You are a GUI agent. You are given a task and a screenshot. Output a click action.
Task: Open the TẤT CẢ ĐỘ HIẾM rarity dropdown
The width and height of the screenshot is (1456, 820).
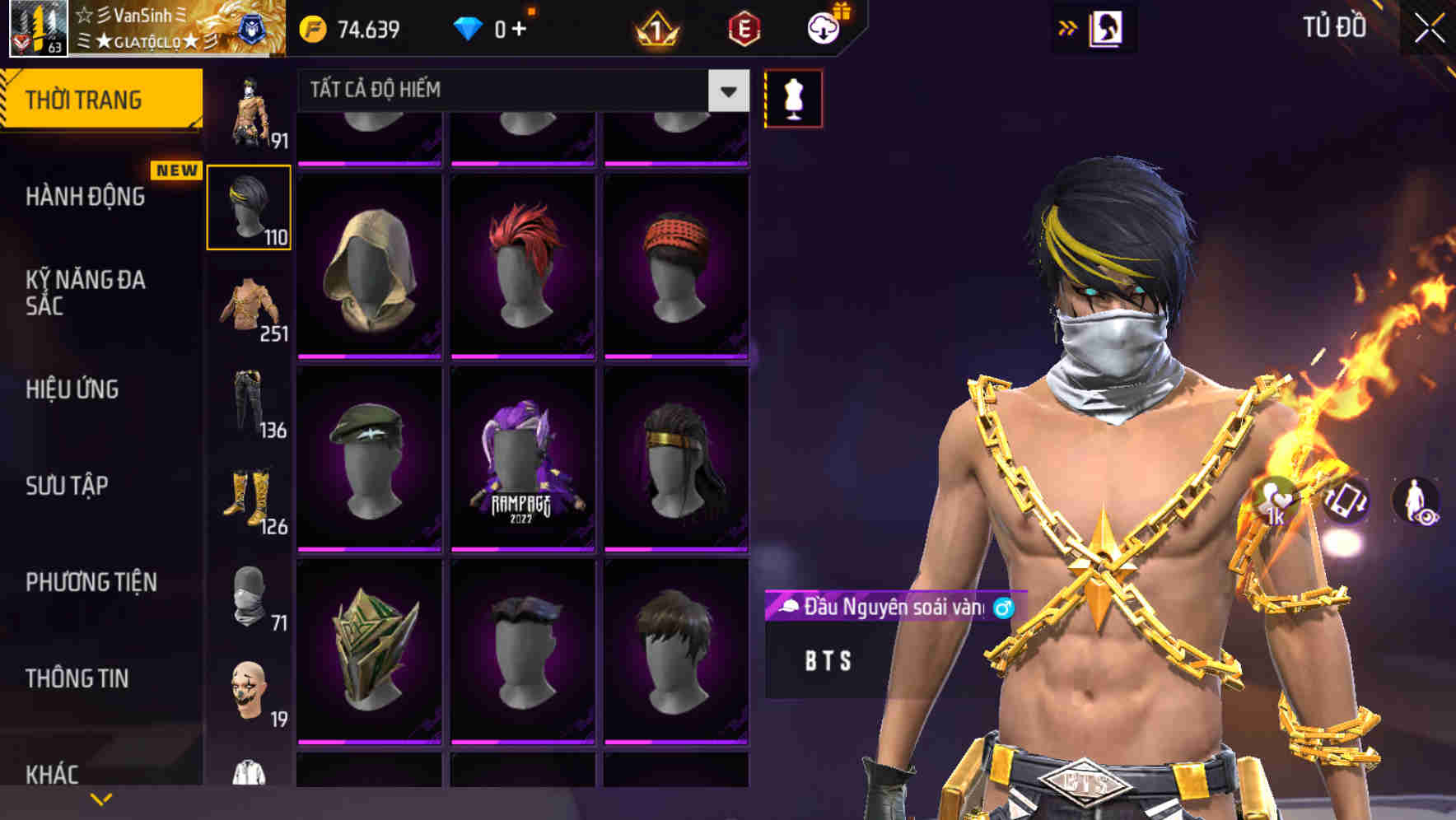(x=519, y=91)
